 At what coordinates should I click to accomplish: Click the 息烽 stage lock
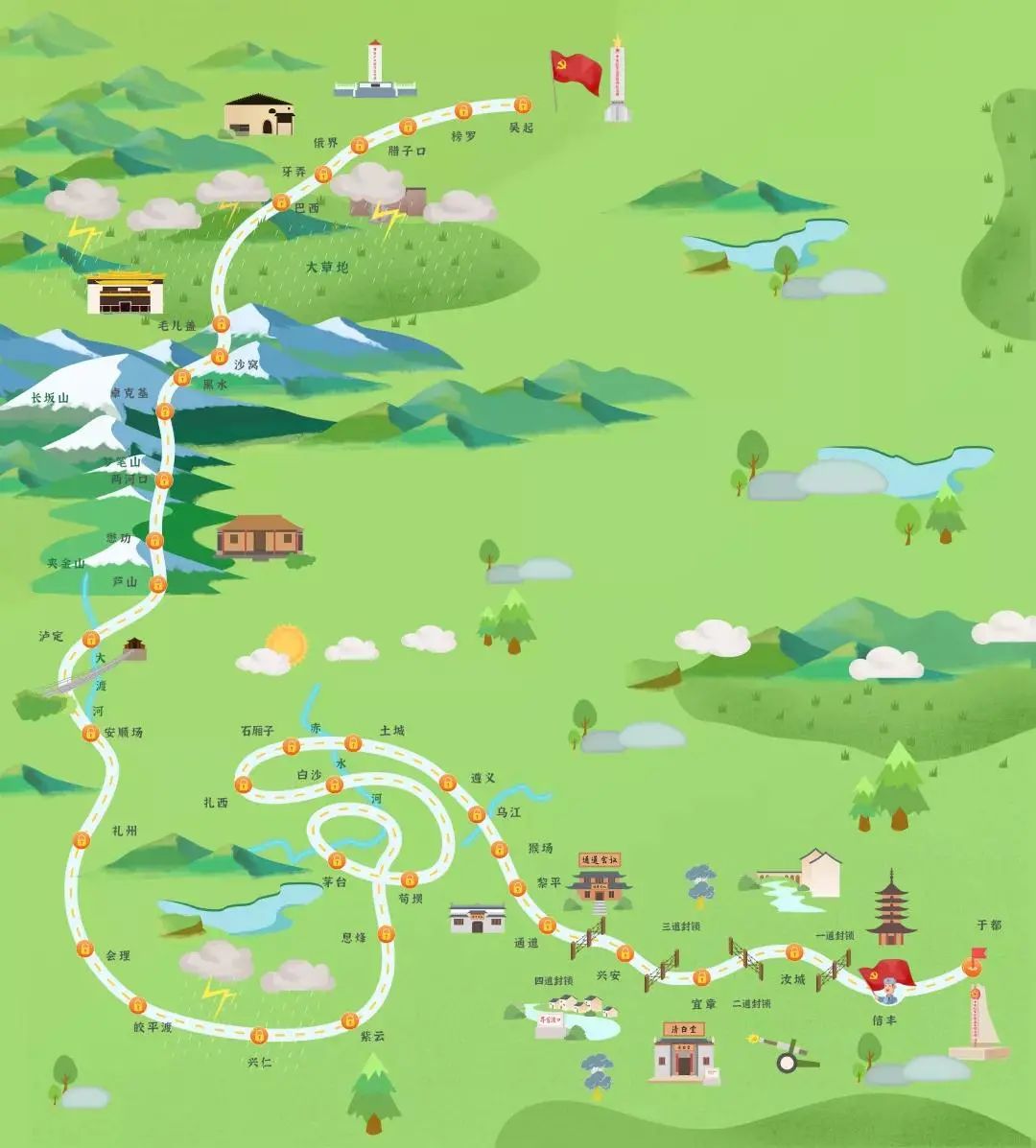tap(386, 933)
